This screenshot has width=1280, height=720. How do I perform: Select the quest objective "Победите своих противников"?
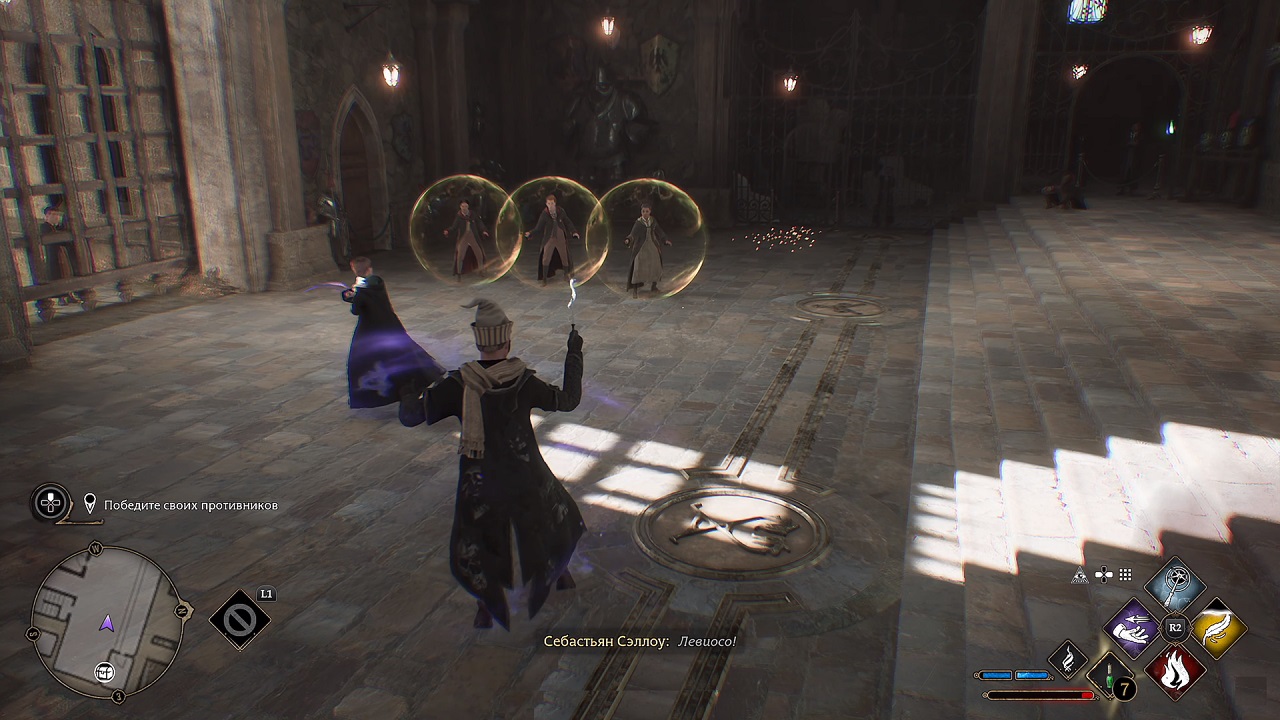(x=191, y=505)
